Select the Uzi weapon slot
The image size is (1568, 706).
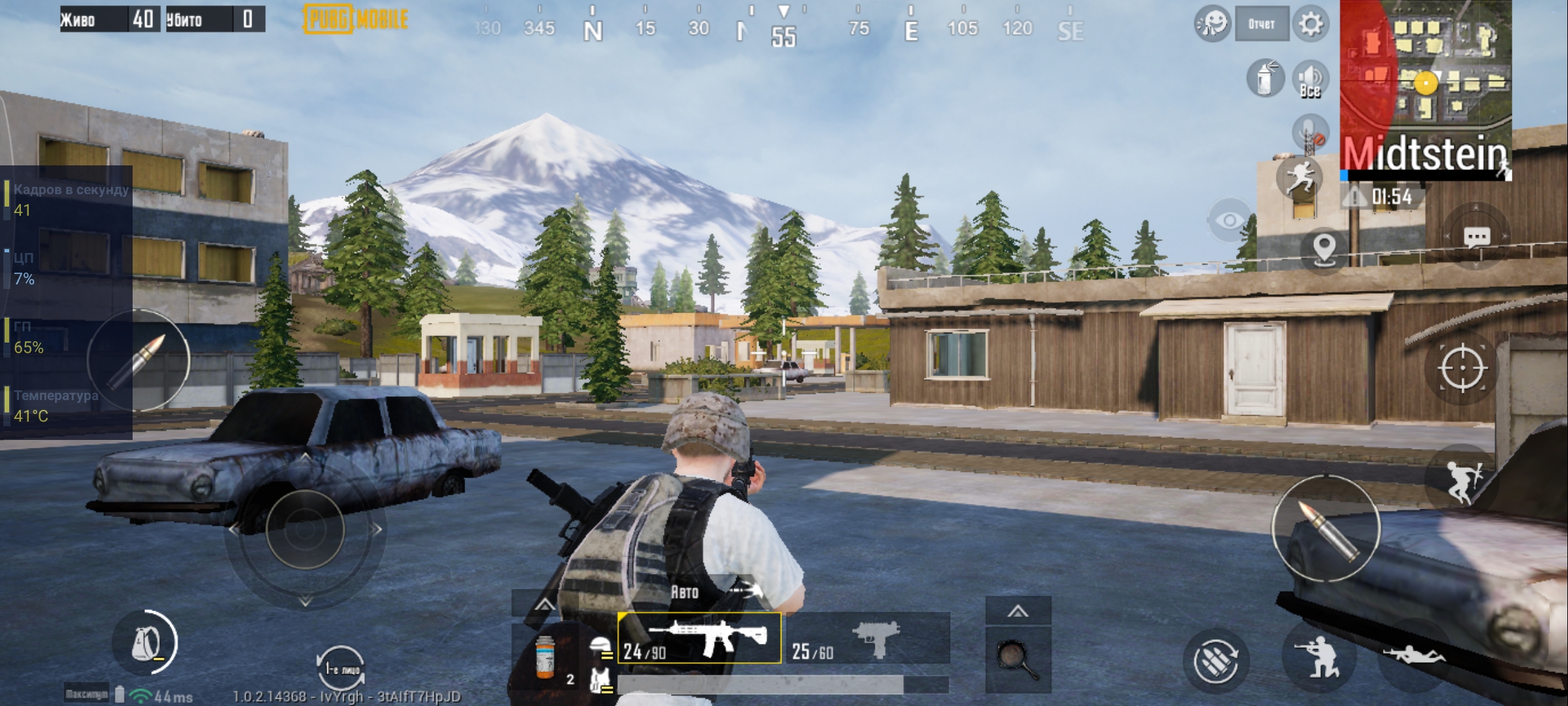coord(868,639)
